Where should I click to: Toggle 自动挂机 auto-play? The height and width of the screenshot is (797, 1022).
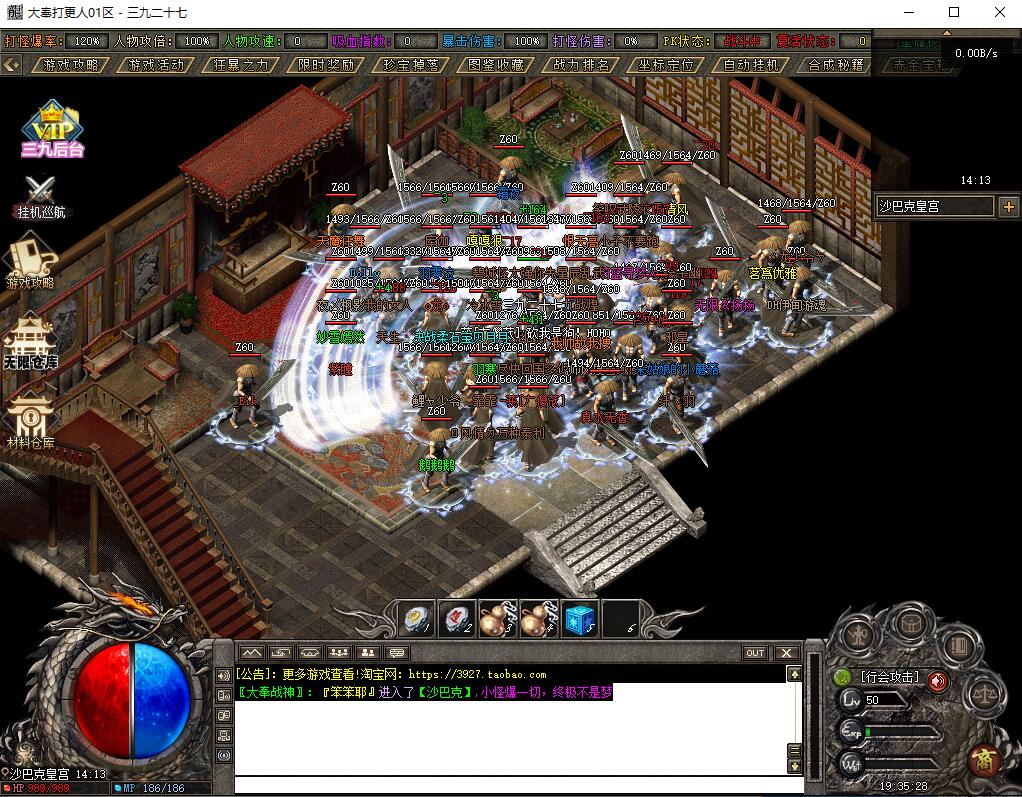click(x=751, y=65)
